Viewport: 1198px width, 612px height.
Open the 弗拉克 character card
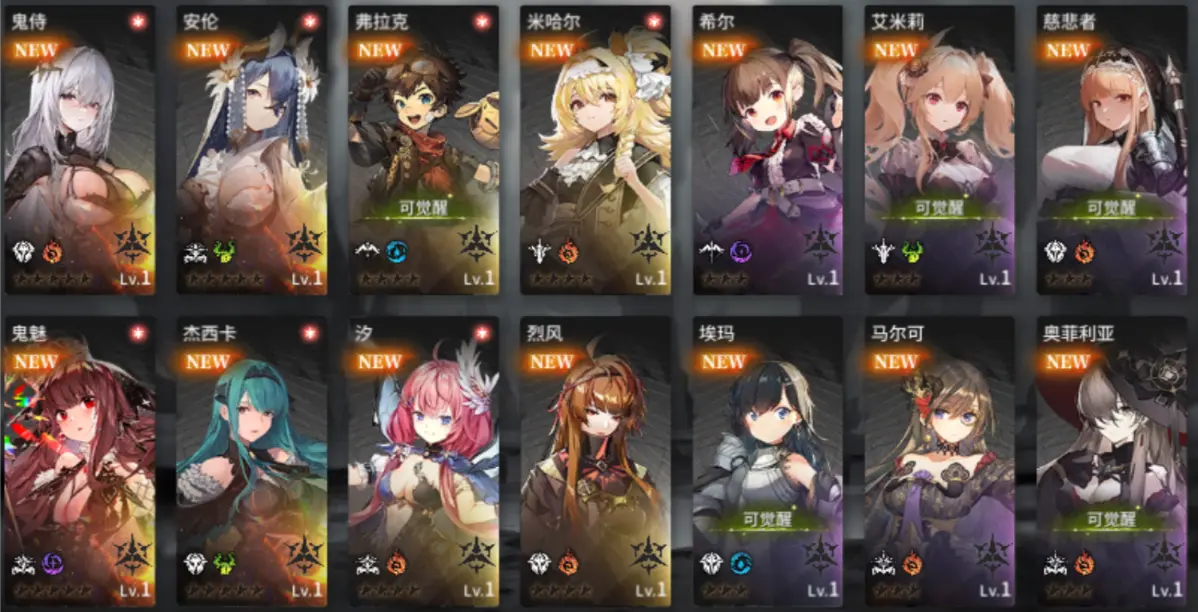pyautogui.click(x=424, y=150)
